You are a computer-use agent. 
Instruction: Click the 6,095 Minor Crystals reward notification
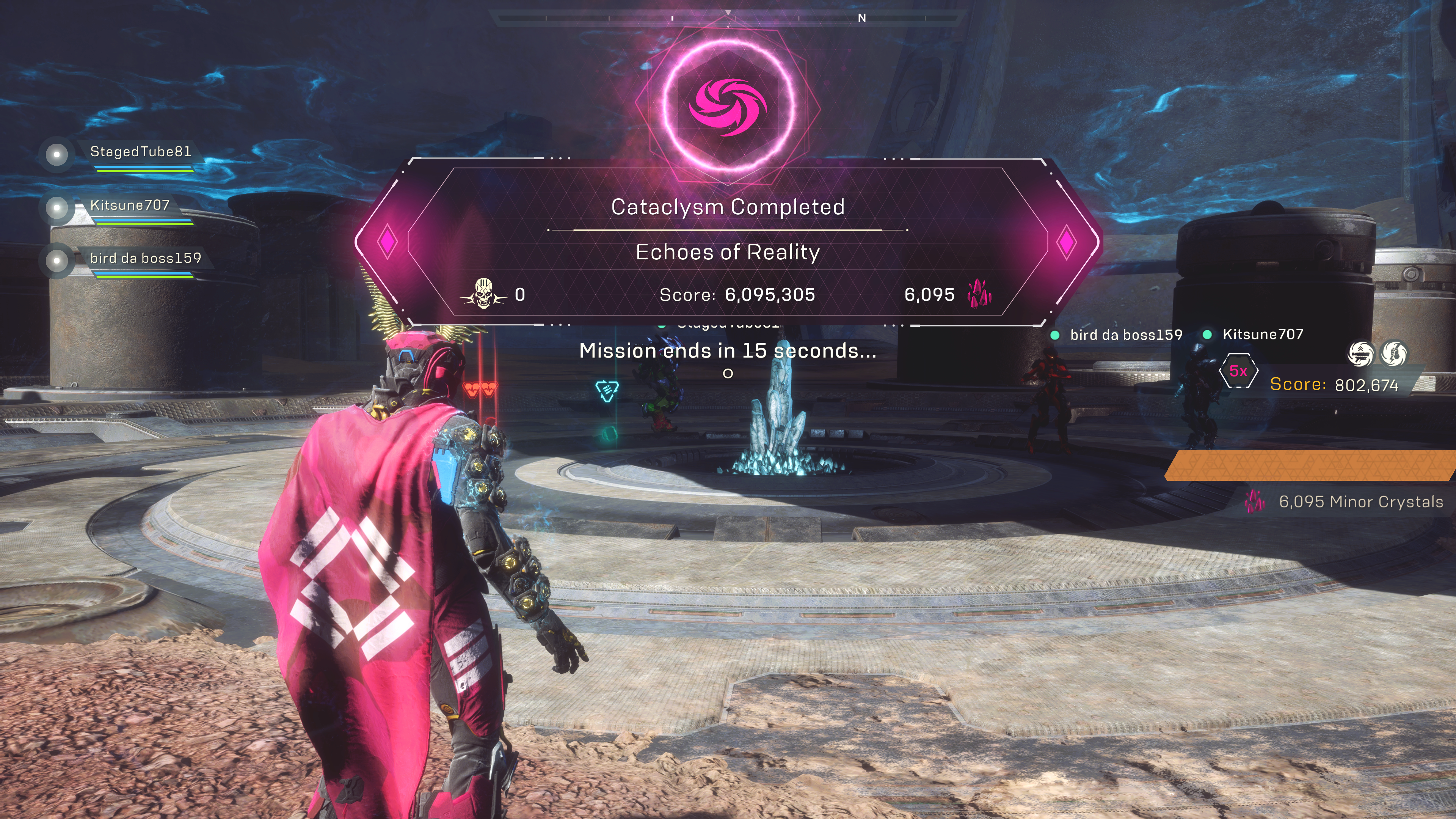point(1345,502)
